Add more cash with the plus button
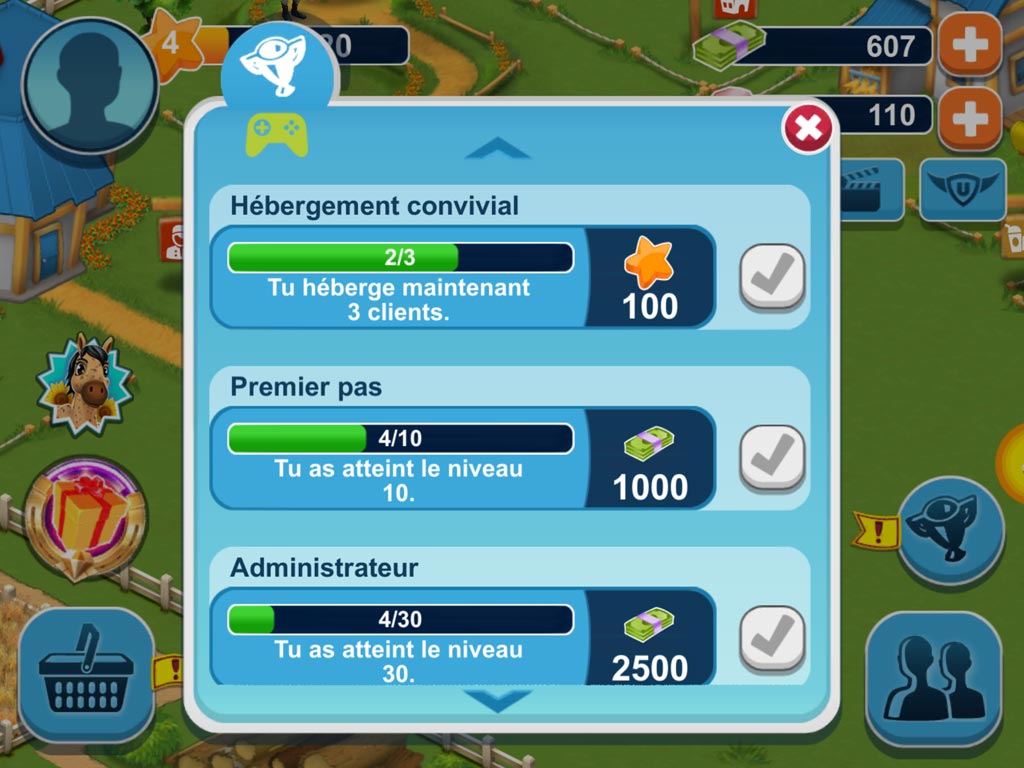The image size is (1024, 768). click(x=969, y=45)
